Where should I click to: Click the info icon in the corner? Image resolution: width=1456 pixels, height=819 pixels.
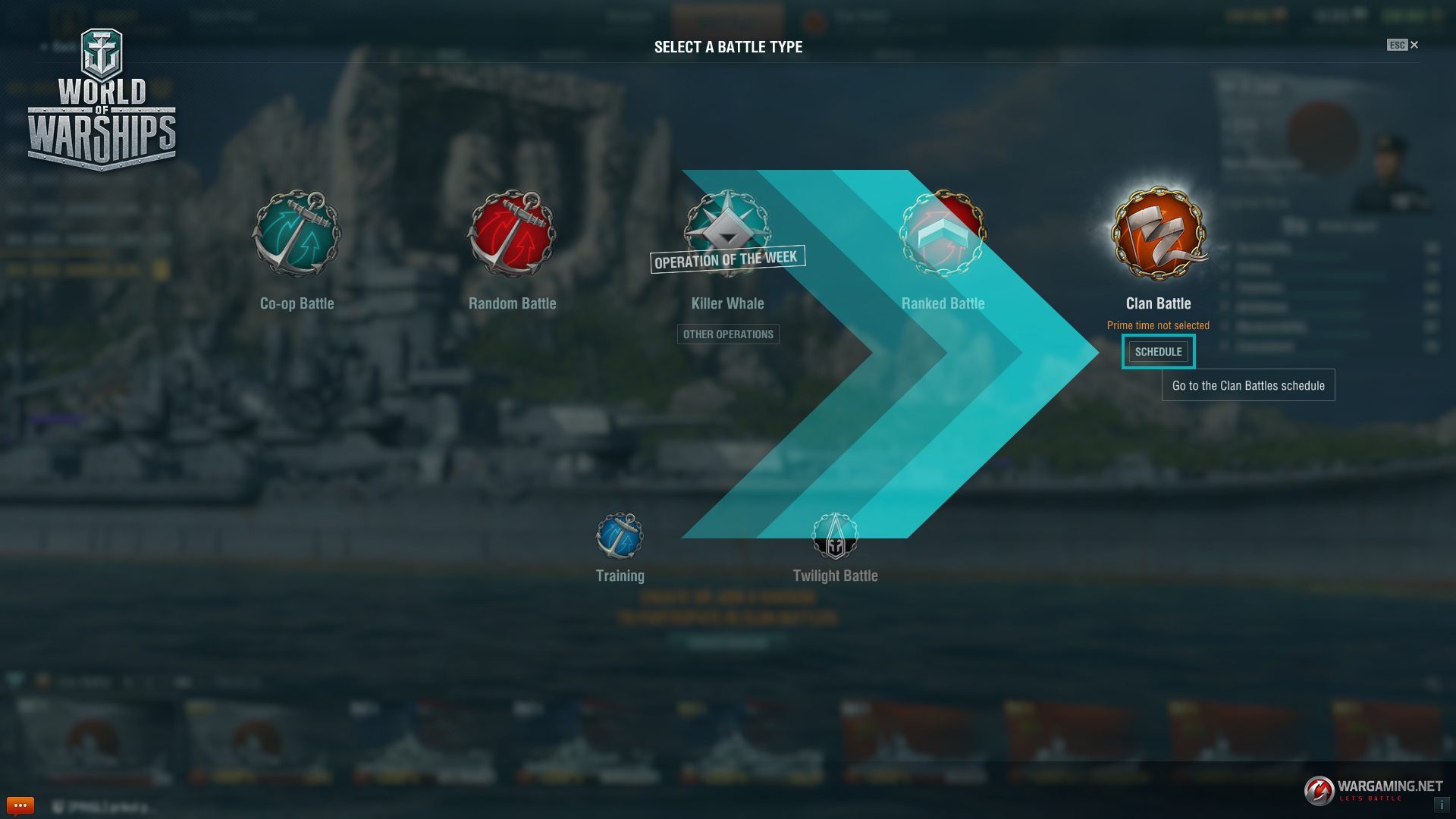tap(1442, 805)
